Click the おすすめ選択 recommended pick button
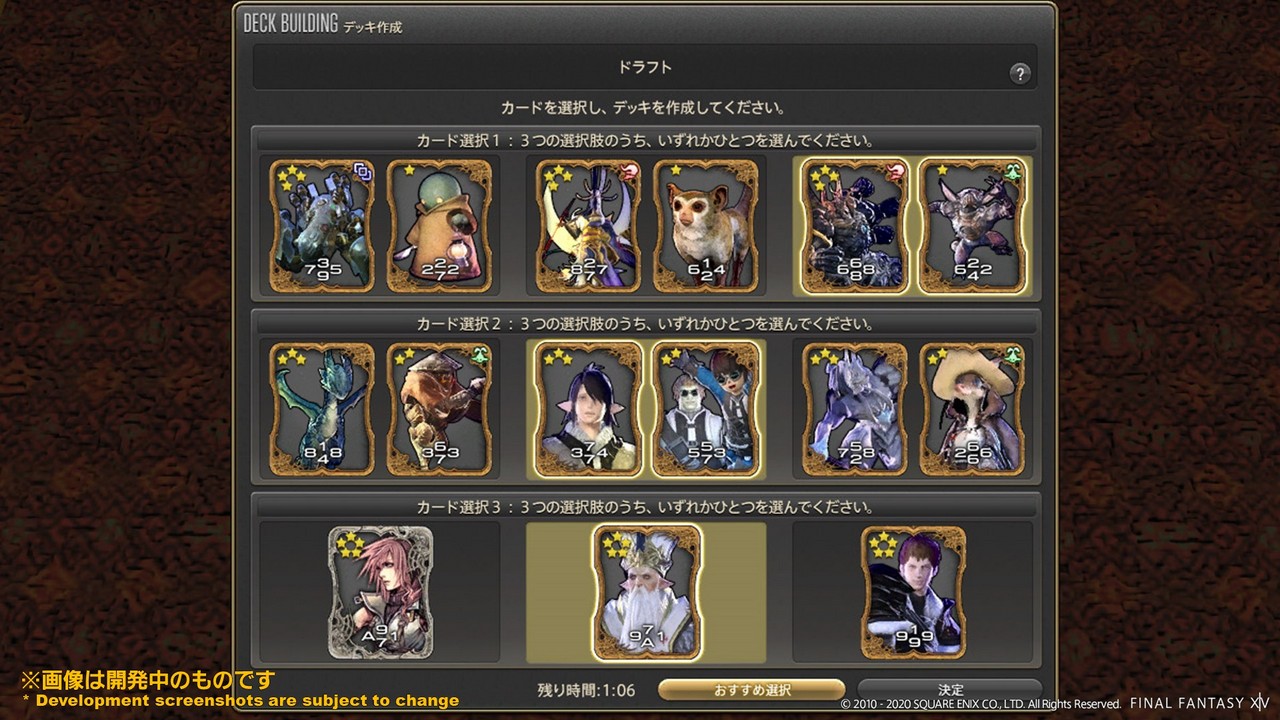The width and height of the screenshot is (1280, 720). coord(752,690)
